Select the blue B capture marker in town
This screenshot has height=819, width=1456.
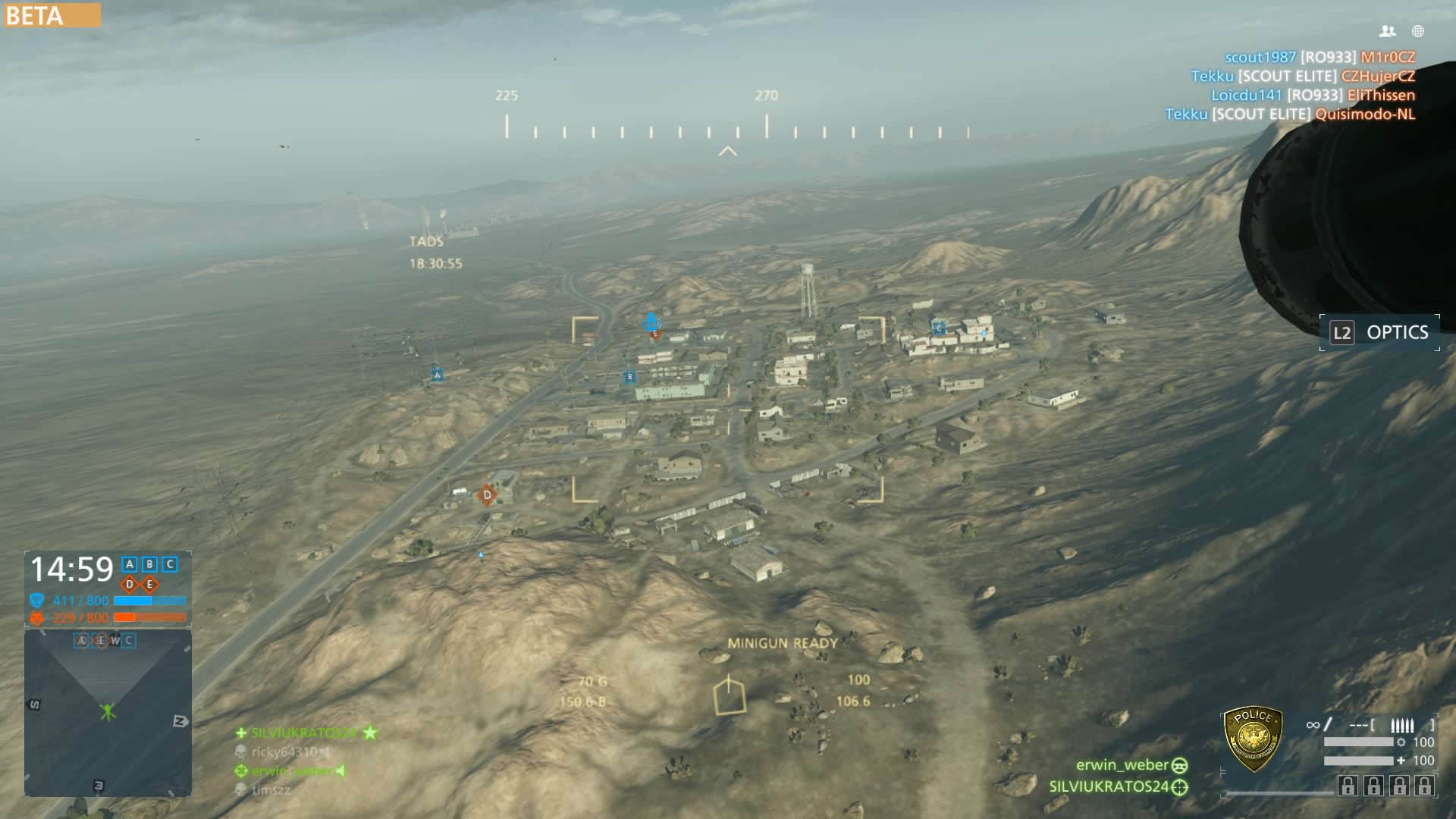click(629, 377)
